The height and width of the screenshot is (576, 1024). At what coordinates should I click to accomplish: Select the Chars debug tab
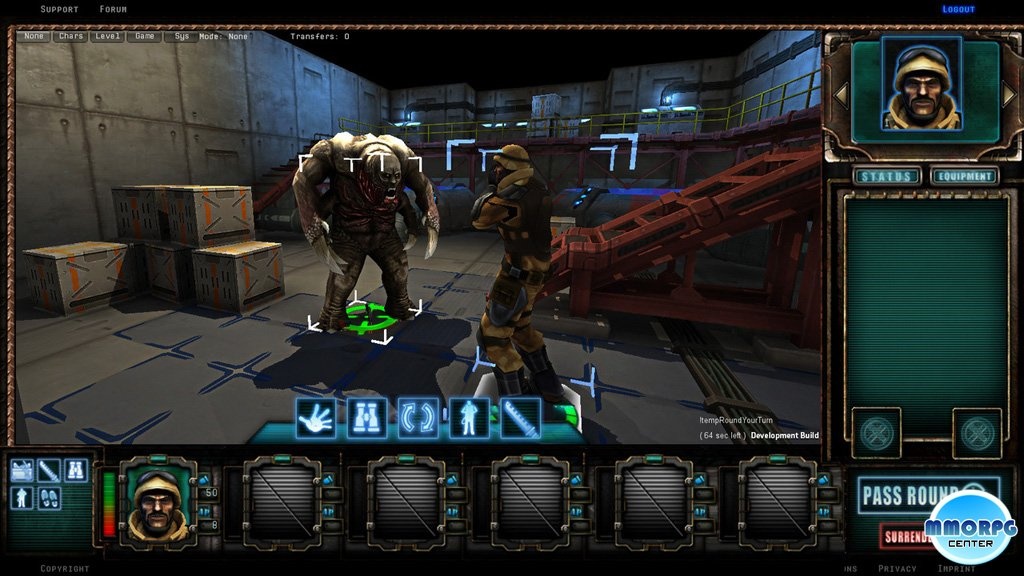click(71, 36)
